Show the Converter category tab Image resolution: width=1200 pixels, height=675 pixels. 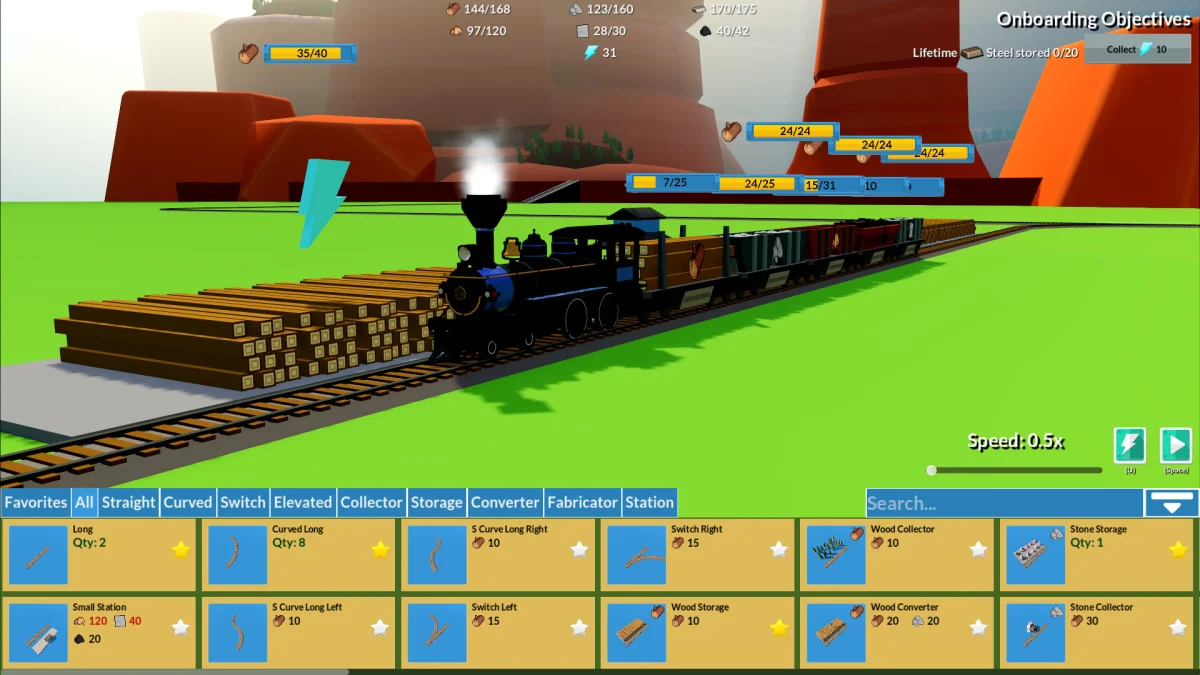tap(506, 502)
